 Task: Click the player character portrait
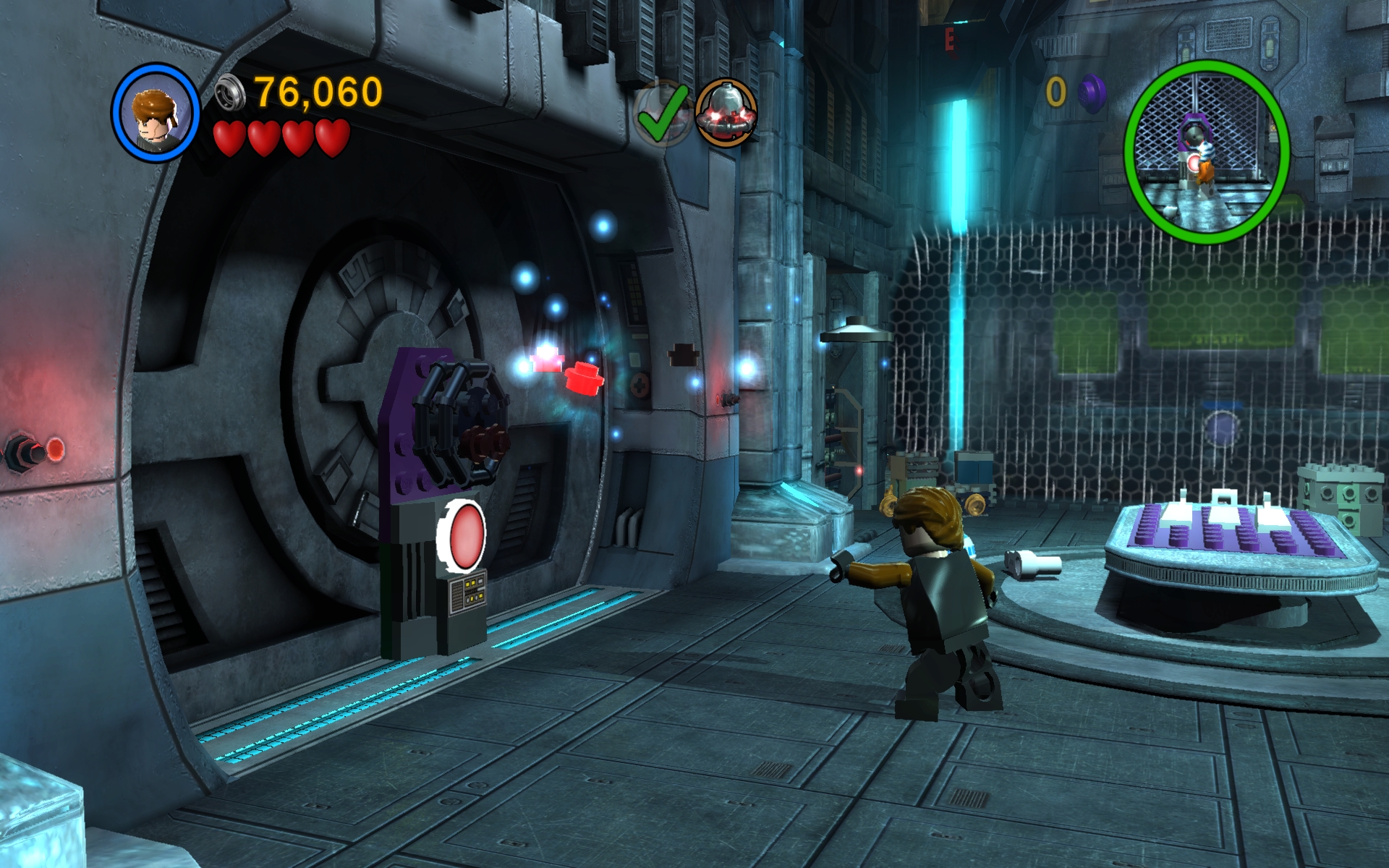(155, 113)
